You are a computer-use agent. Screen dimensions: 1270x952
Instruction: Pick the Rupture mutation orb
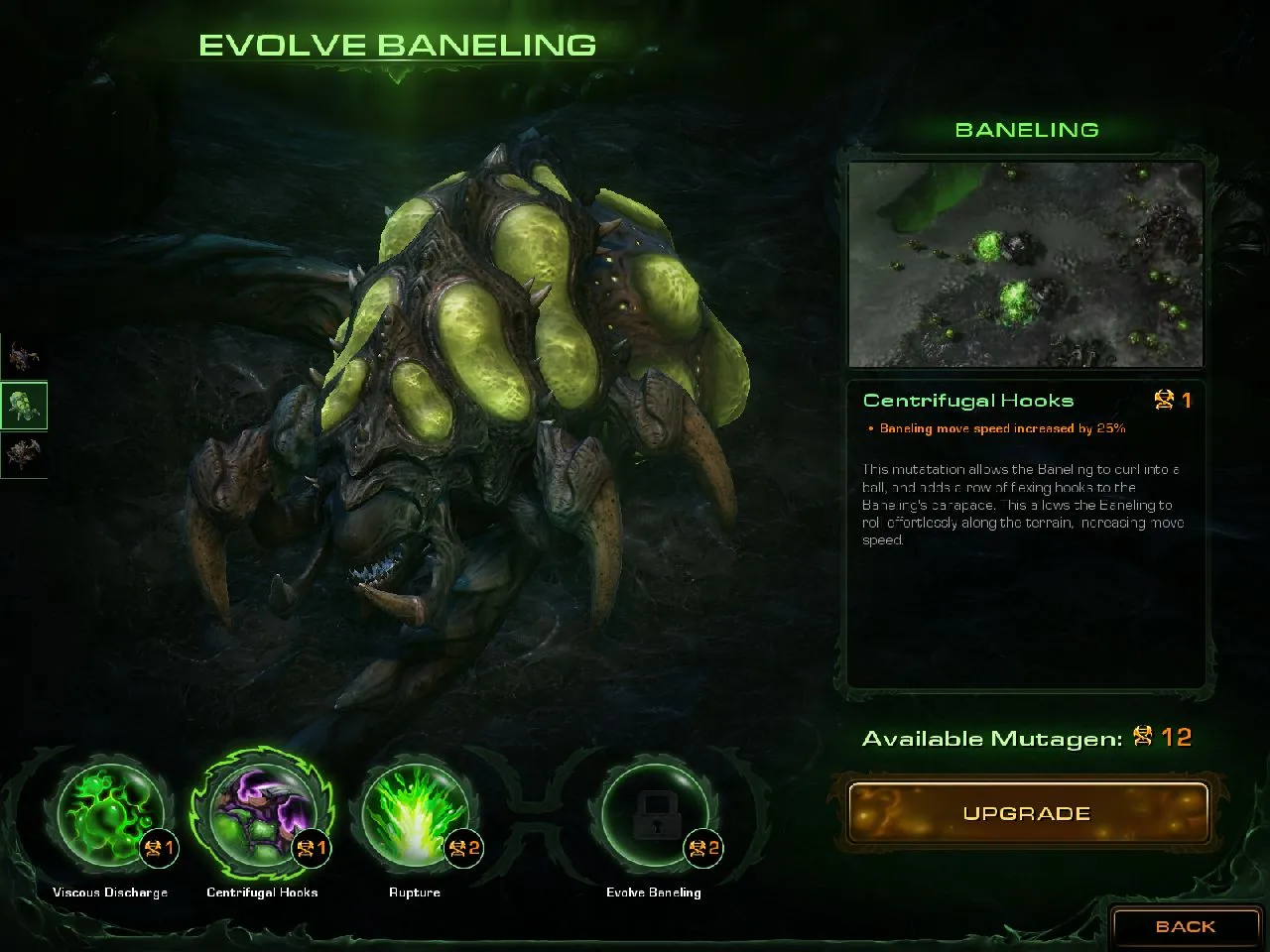(x=414, y=817)
